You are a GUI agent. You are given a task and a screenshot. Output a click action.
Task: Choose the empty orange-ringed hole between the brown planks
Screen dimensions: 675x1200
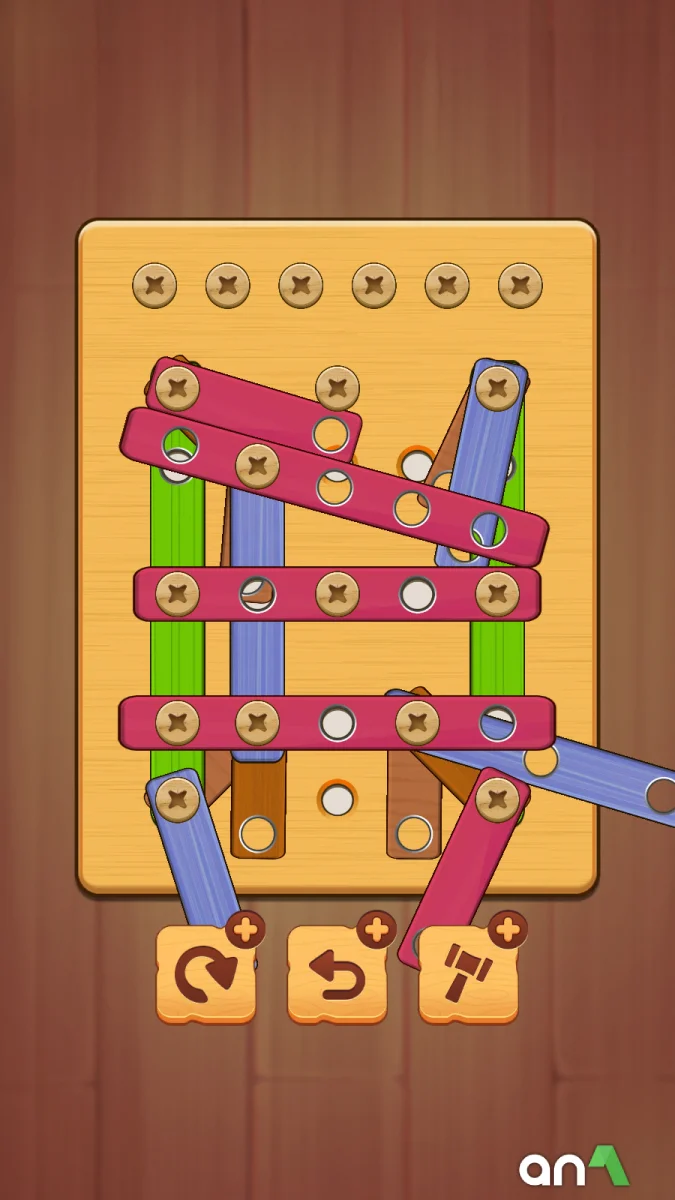coord(338,799)
